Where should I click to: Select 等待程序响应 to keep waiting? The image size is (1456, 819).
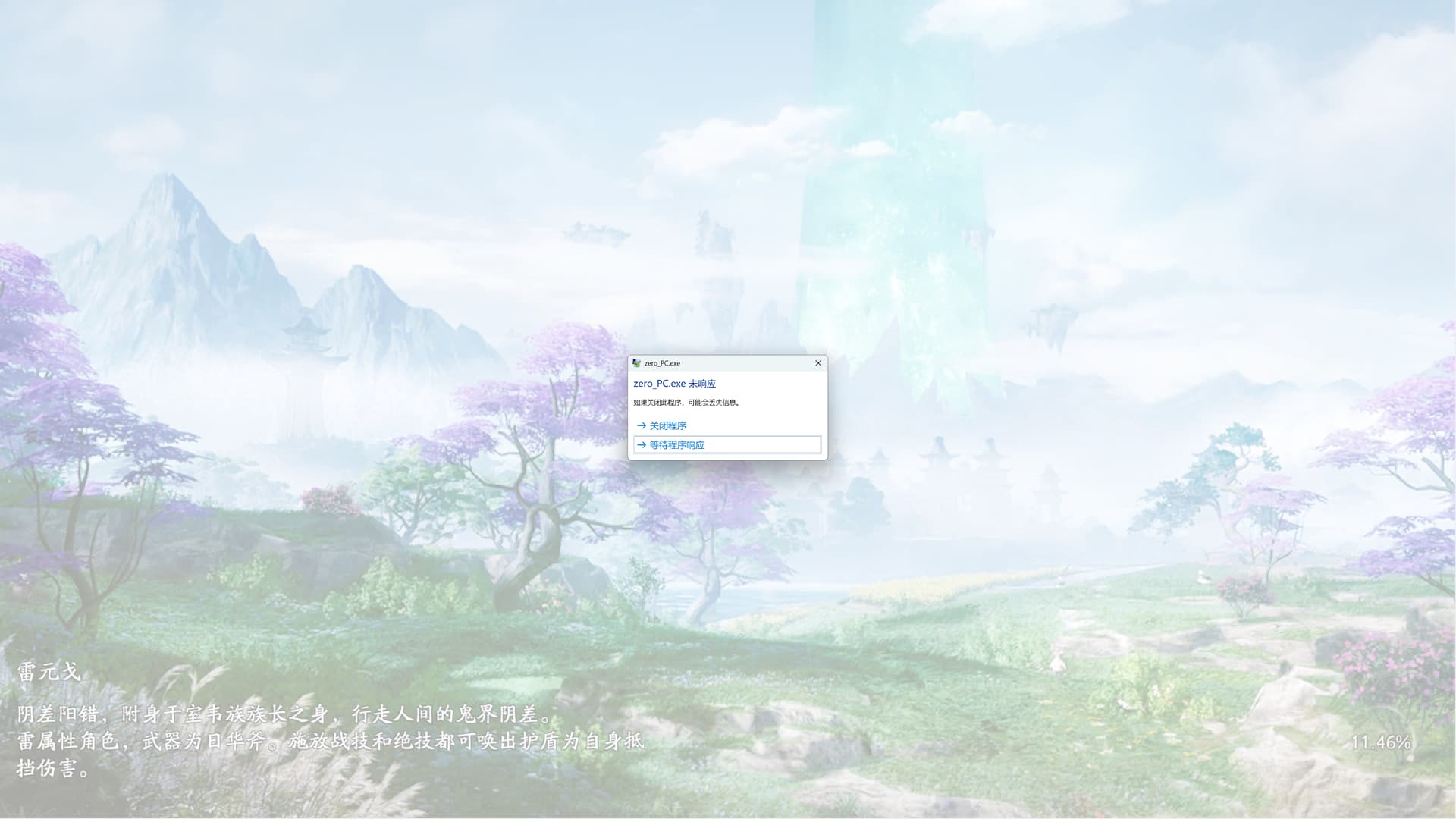pos(676,445)
